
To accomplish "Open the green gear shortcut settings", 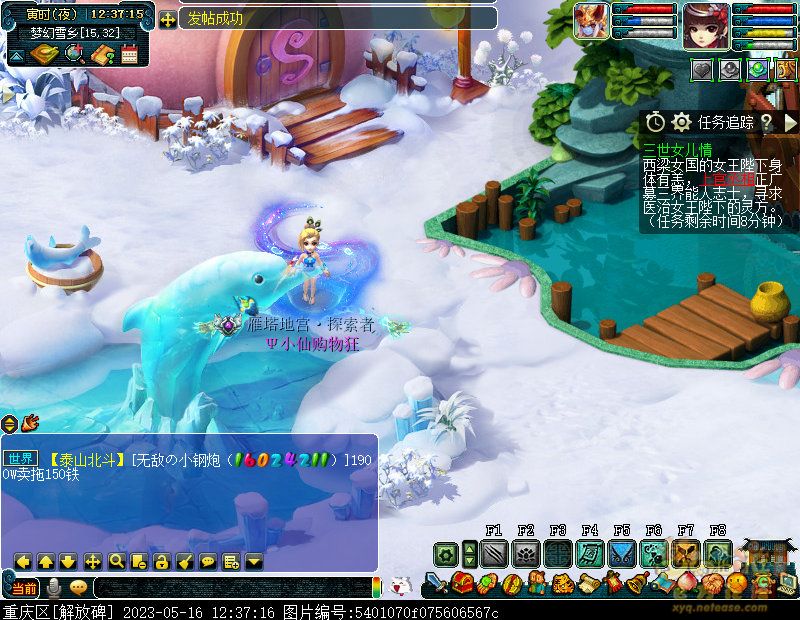I will click(446, 553).
